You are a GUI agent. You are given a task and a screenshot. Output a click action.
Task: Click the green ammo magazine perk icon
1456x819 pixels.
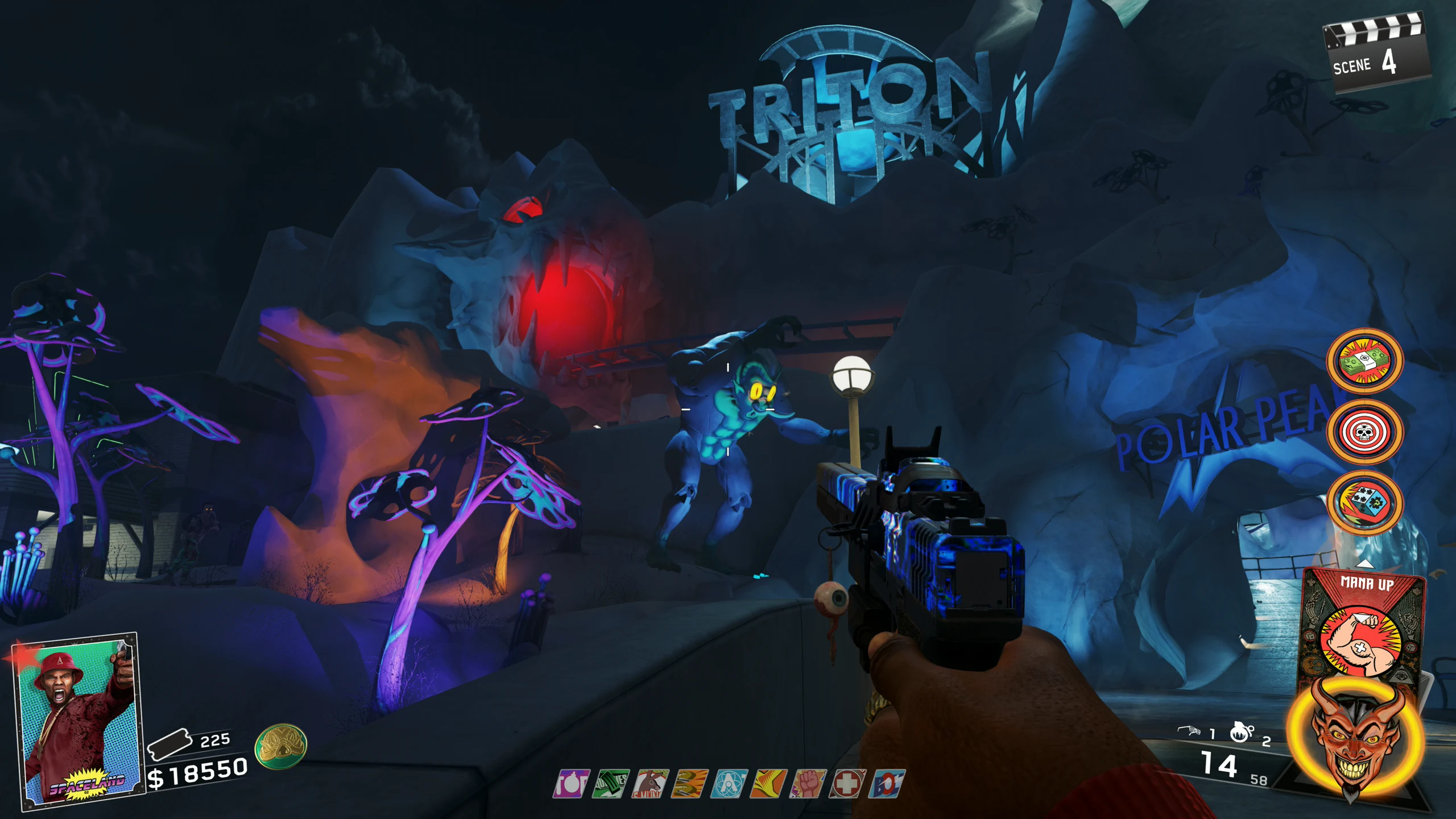click(x=610, y=784)
